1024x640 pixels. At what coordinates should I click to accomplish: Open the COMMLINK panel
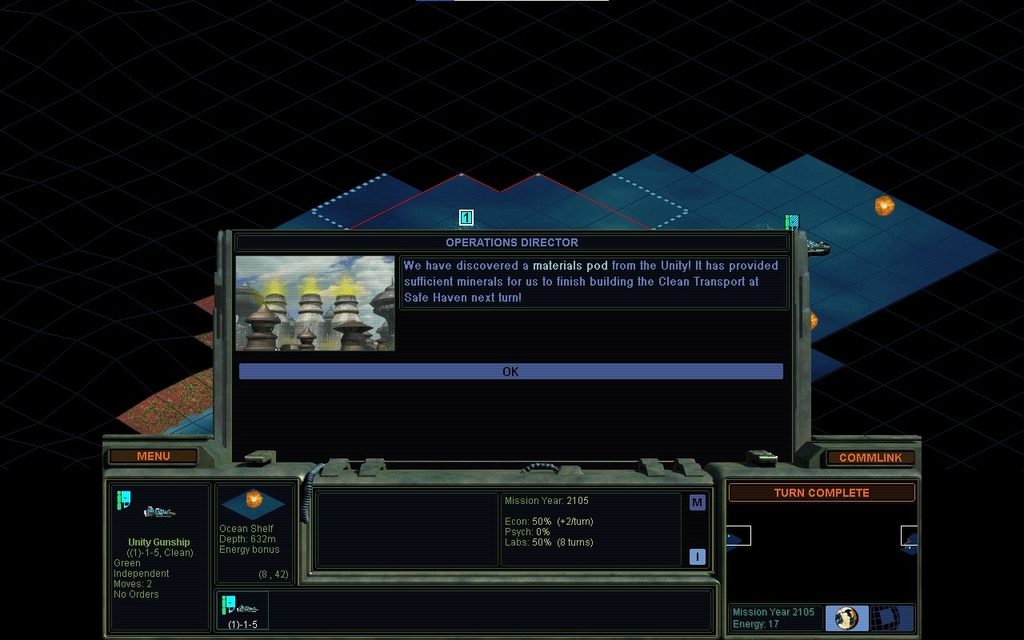point(870,457)
